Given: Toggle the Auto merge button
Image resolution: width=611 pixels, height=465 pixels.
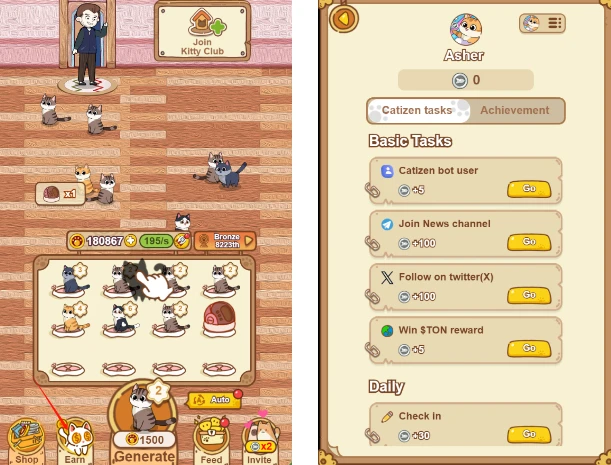Looking at the screenshot, I should click(211, 399).
